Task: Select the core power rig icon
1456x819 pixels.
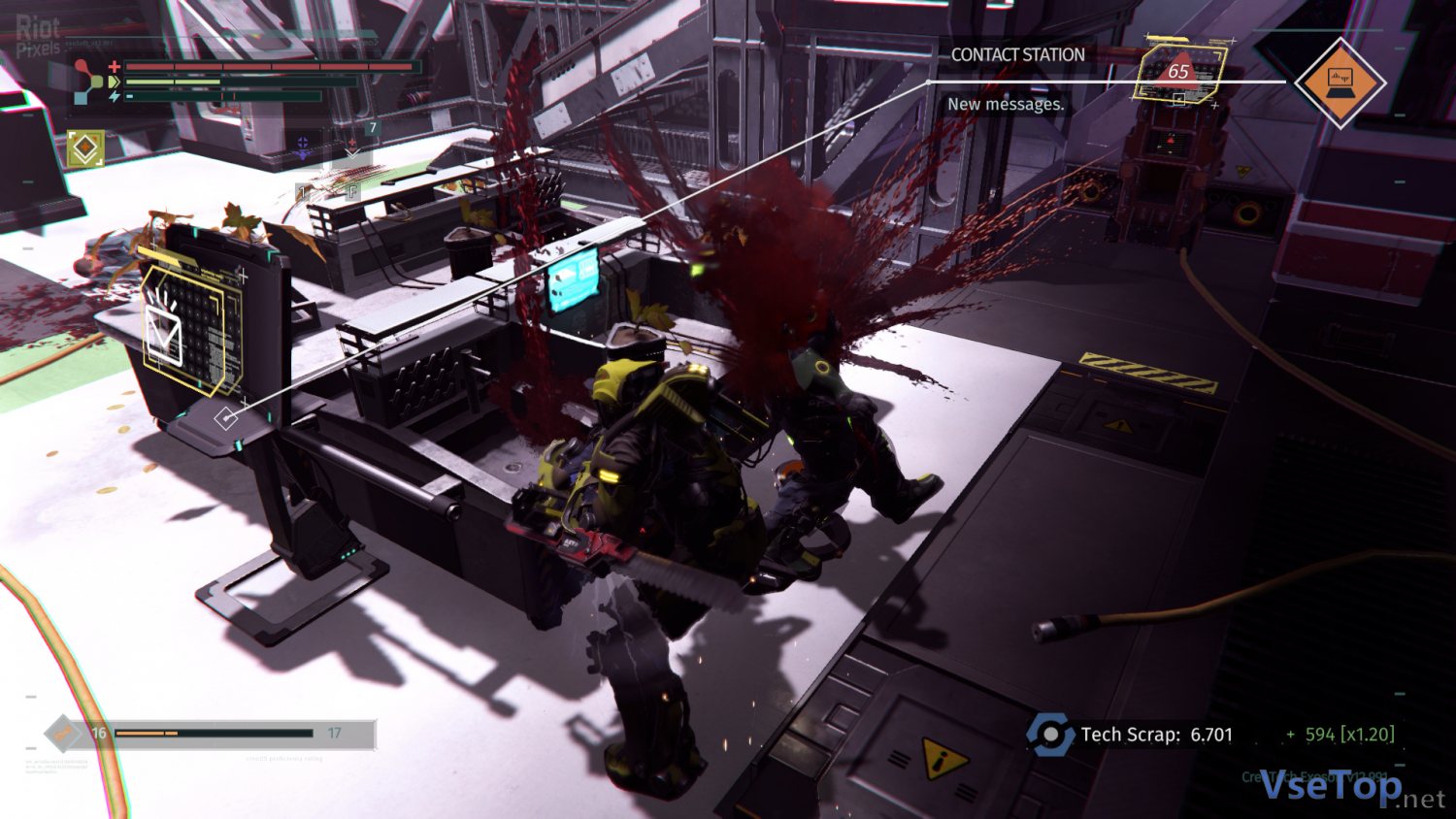Action: (89, 81)
